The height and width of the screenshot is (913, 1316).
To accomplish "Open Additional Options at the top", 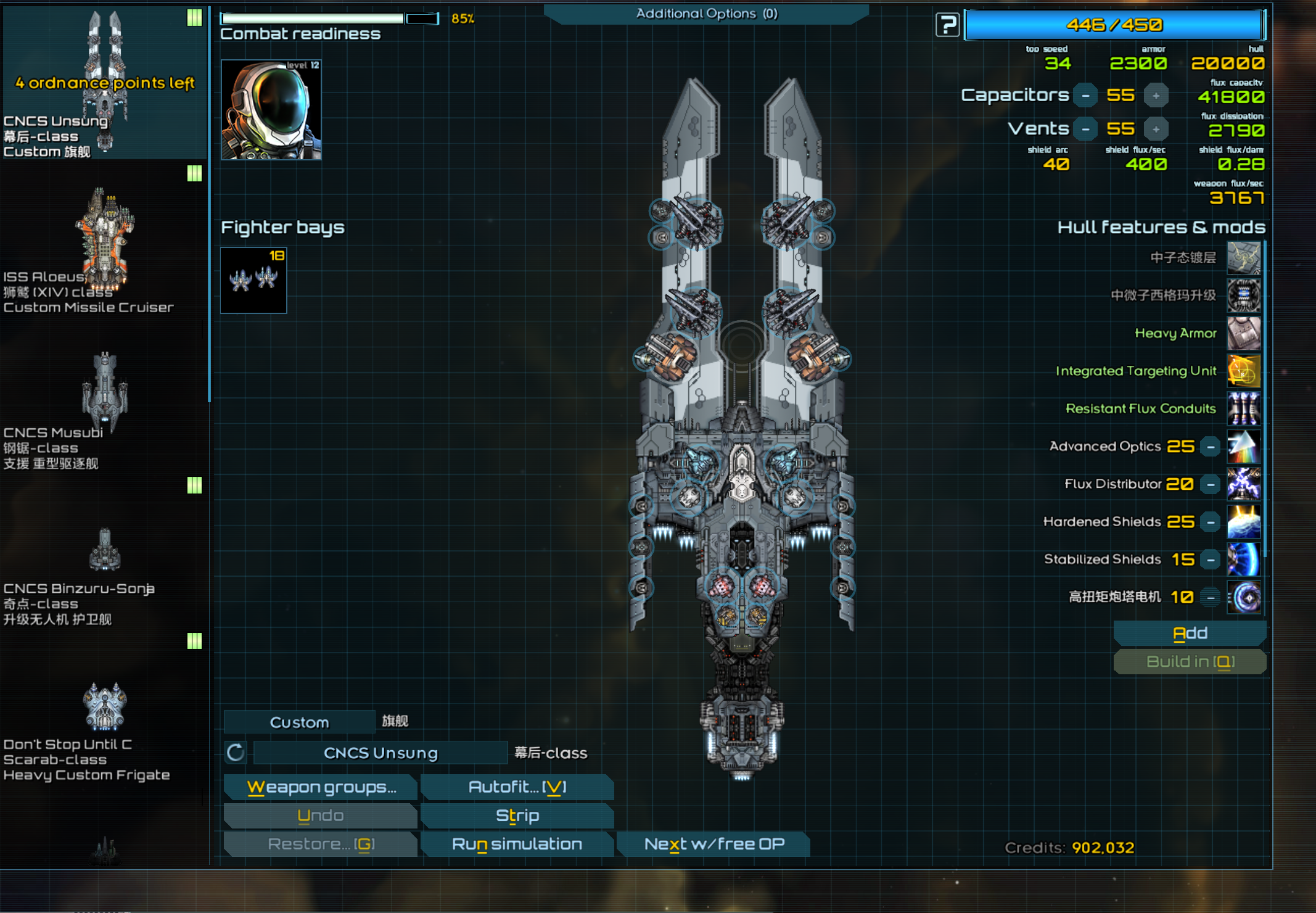I will 706,14.
